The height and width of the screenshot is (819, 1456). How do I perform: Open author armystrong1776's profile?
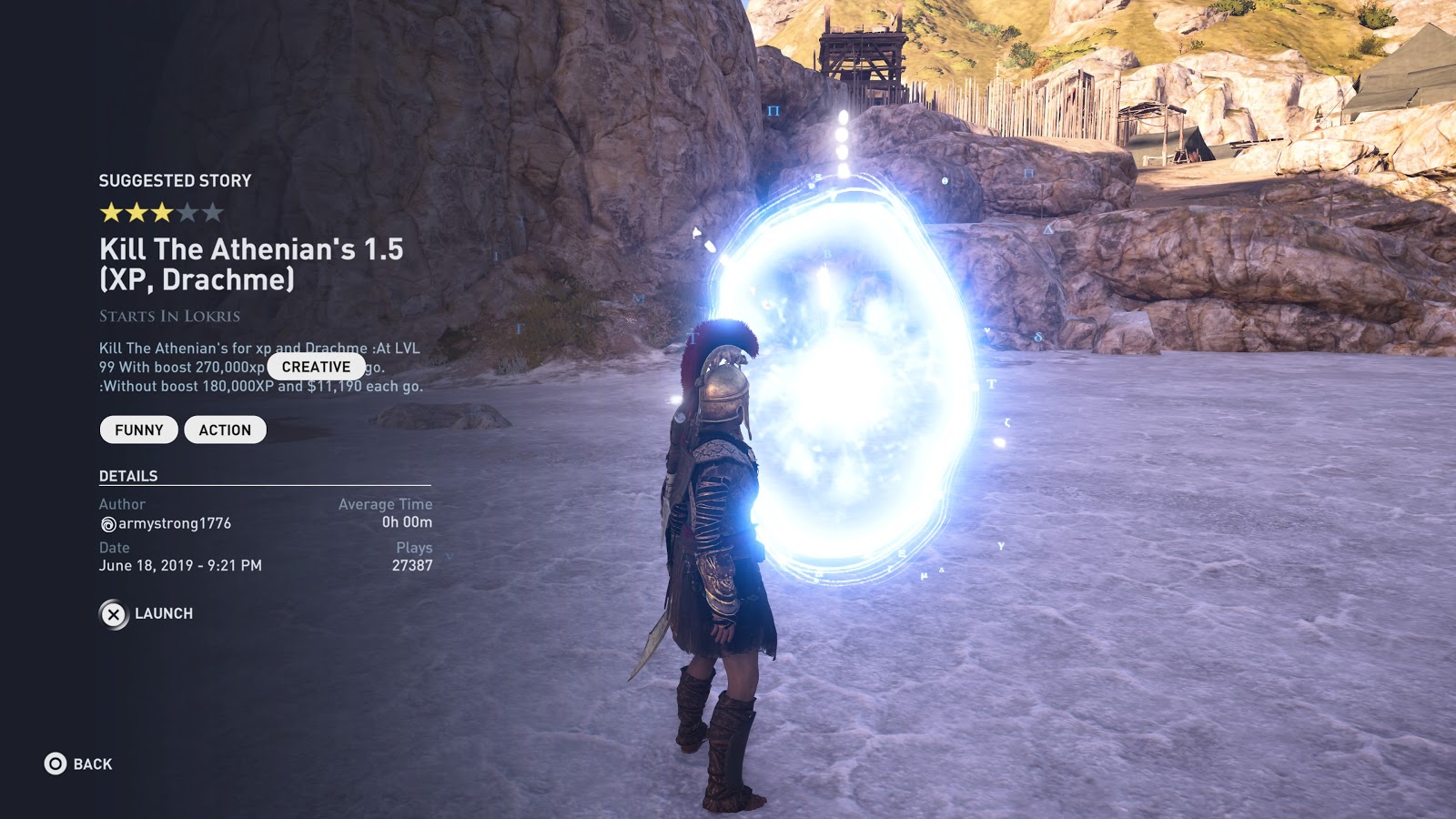[x=166, y=523]
